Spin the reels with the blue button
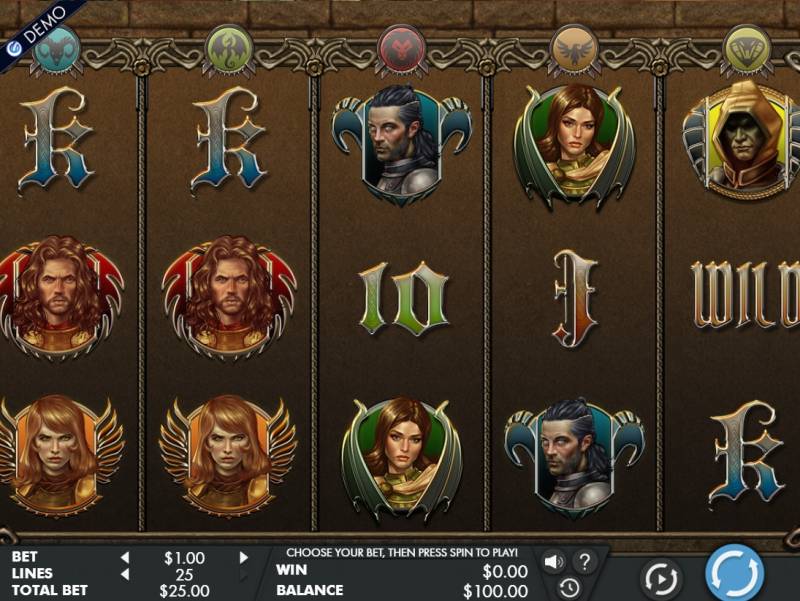This screenshot has width=800, height=601. 735,574
